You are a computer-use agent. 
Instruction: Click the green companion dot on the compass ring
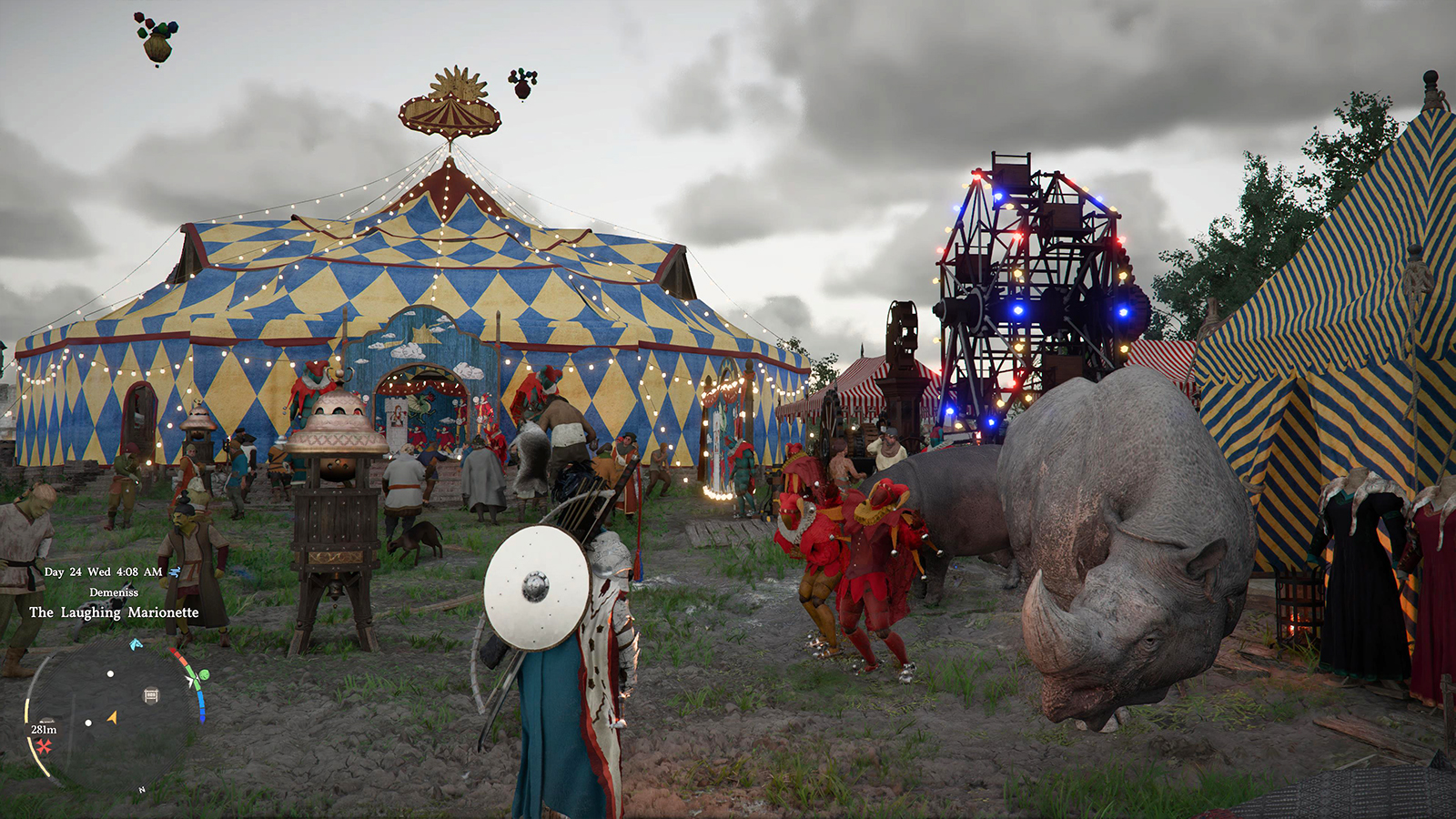click(x=204, y=675)
